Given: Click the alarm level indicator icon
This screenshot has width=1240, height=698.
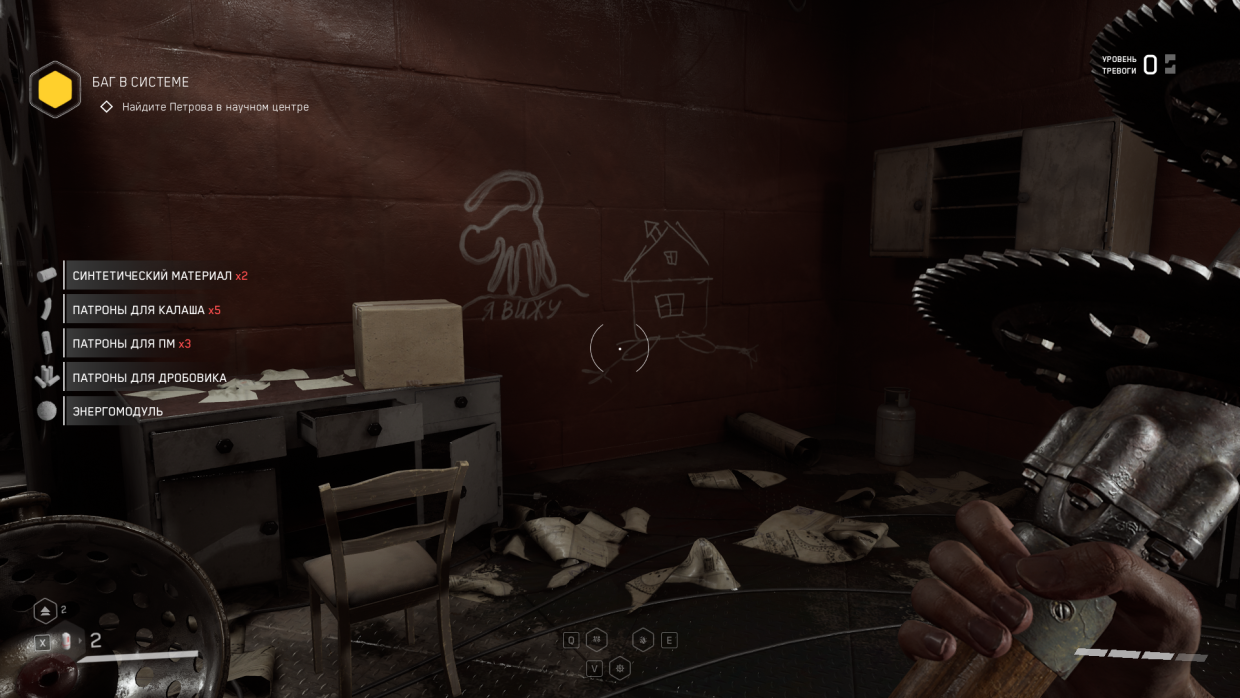Looking at the screenshot, I should pos(1170,65).
